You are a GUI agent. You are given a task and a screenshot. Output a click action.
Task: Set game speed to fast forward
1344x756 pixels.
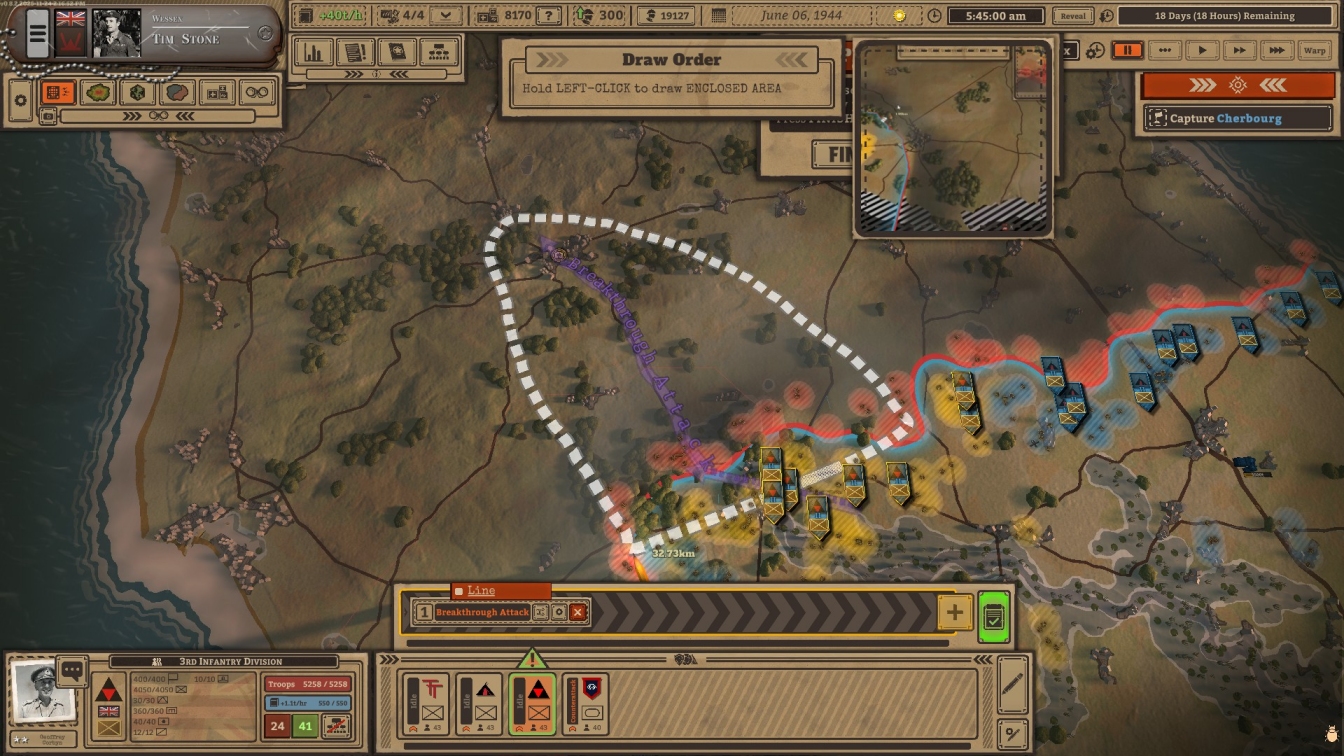point(1239,50)
